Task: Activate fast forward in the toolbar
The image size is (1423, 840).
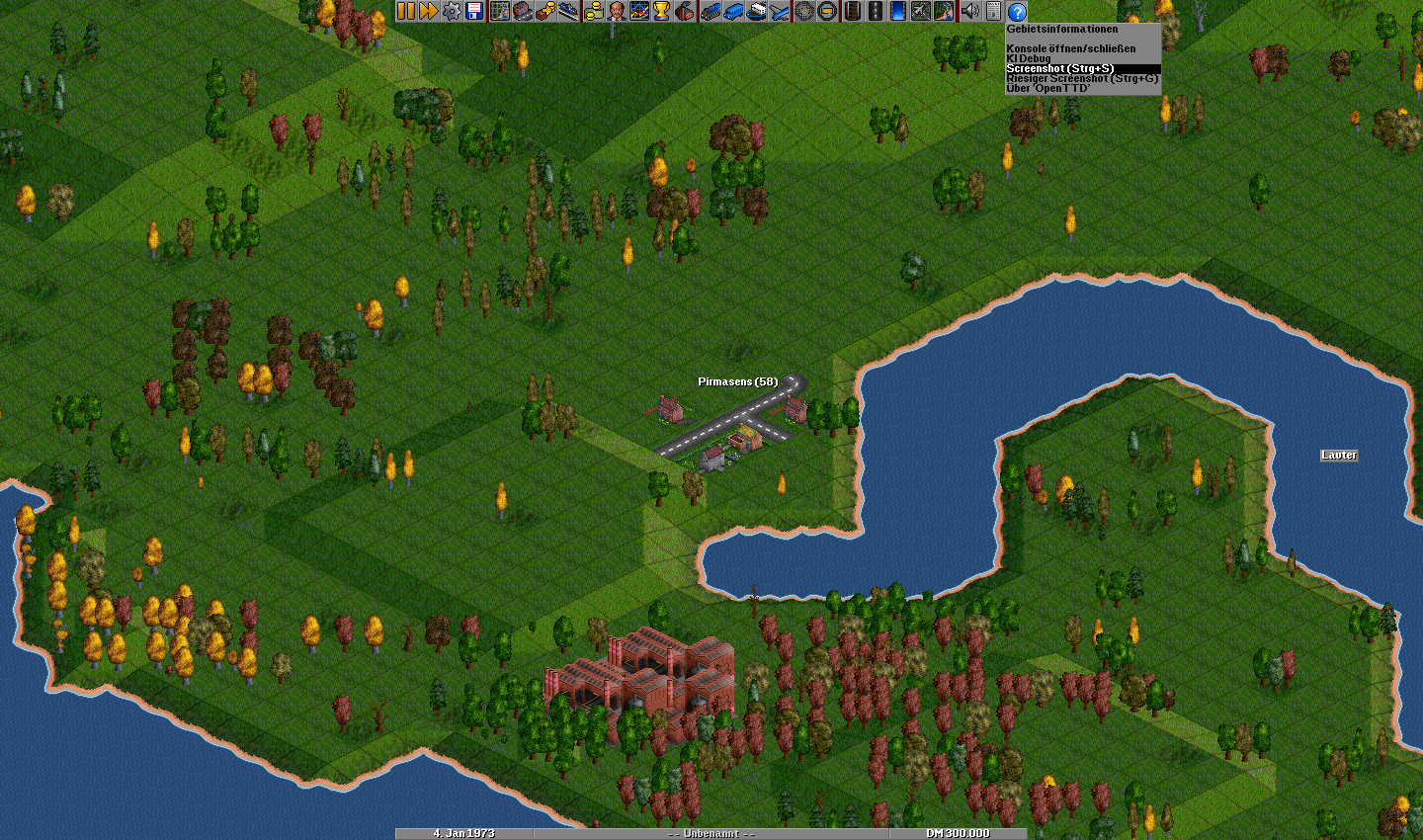Action: point(428,11)
